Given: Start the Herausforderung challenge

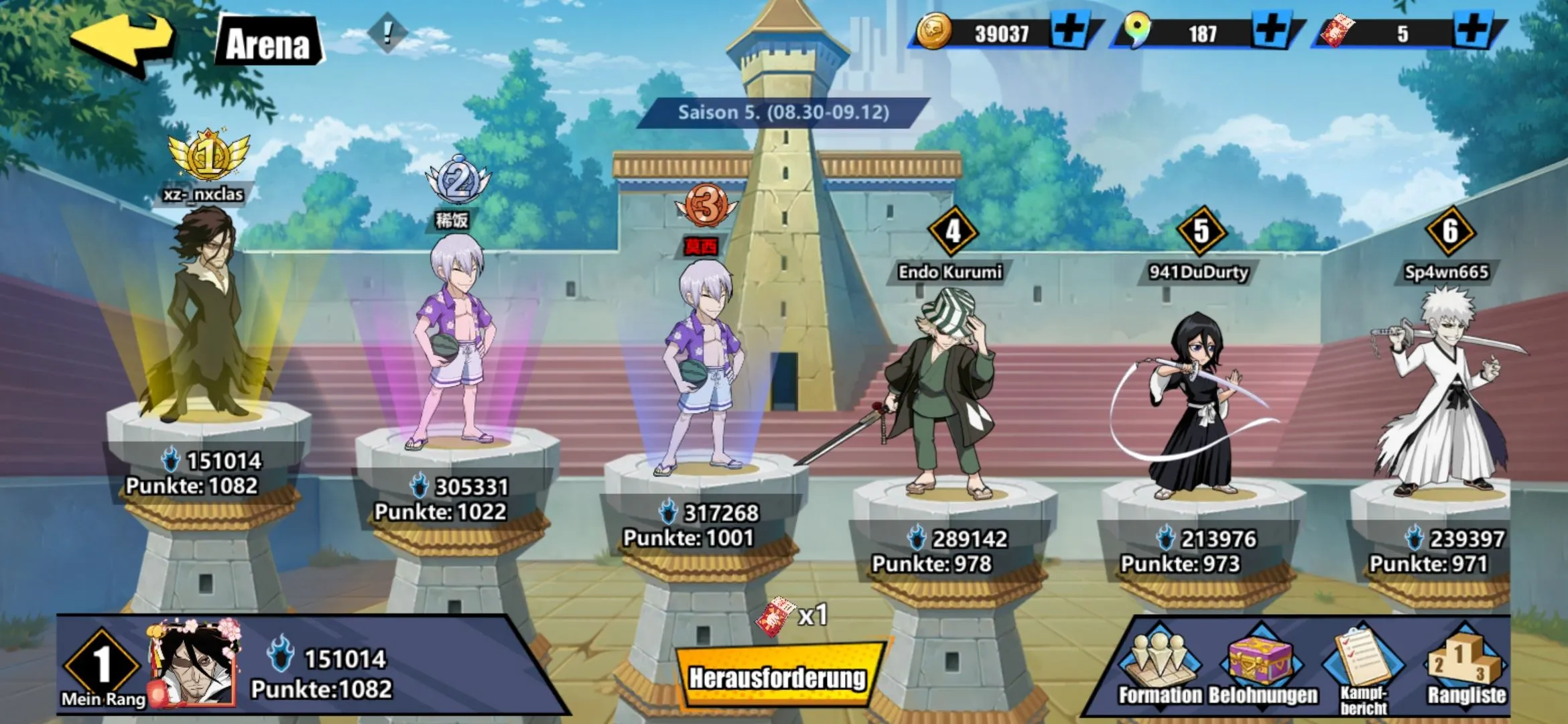Looking at the screenshot, I should pos(777,677).
